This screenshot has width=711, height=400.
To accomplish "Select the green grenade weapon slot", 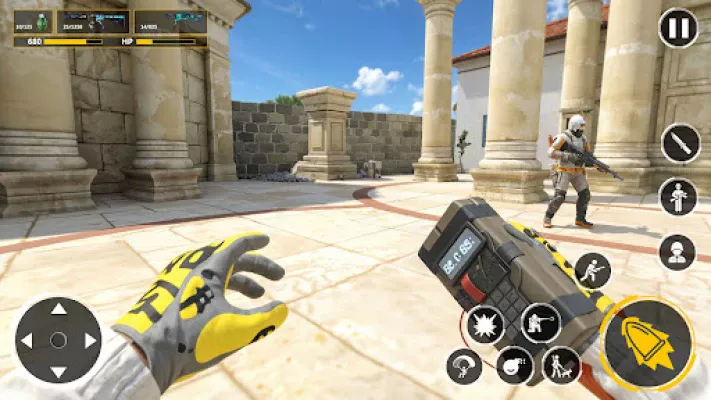I will [x=35, y=22].
